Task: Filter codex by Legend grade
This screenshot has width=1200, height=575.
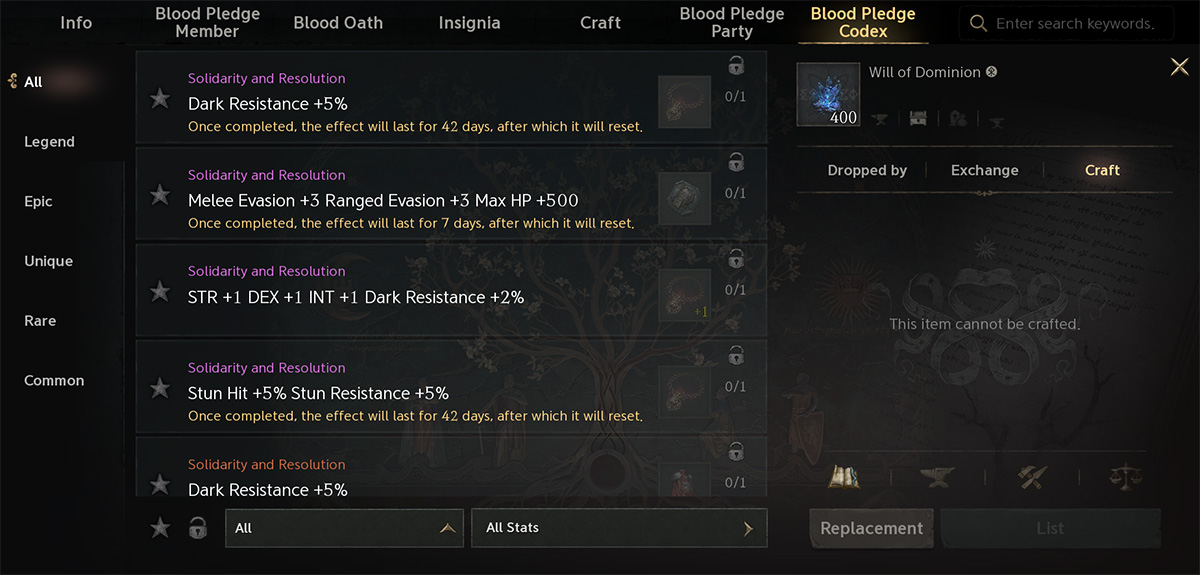Action: [49, 142]
